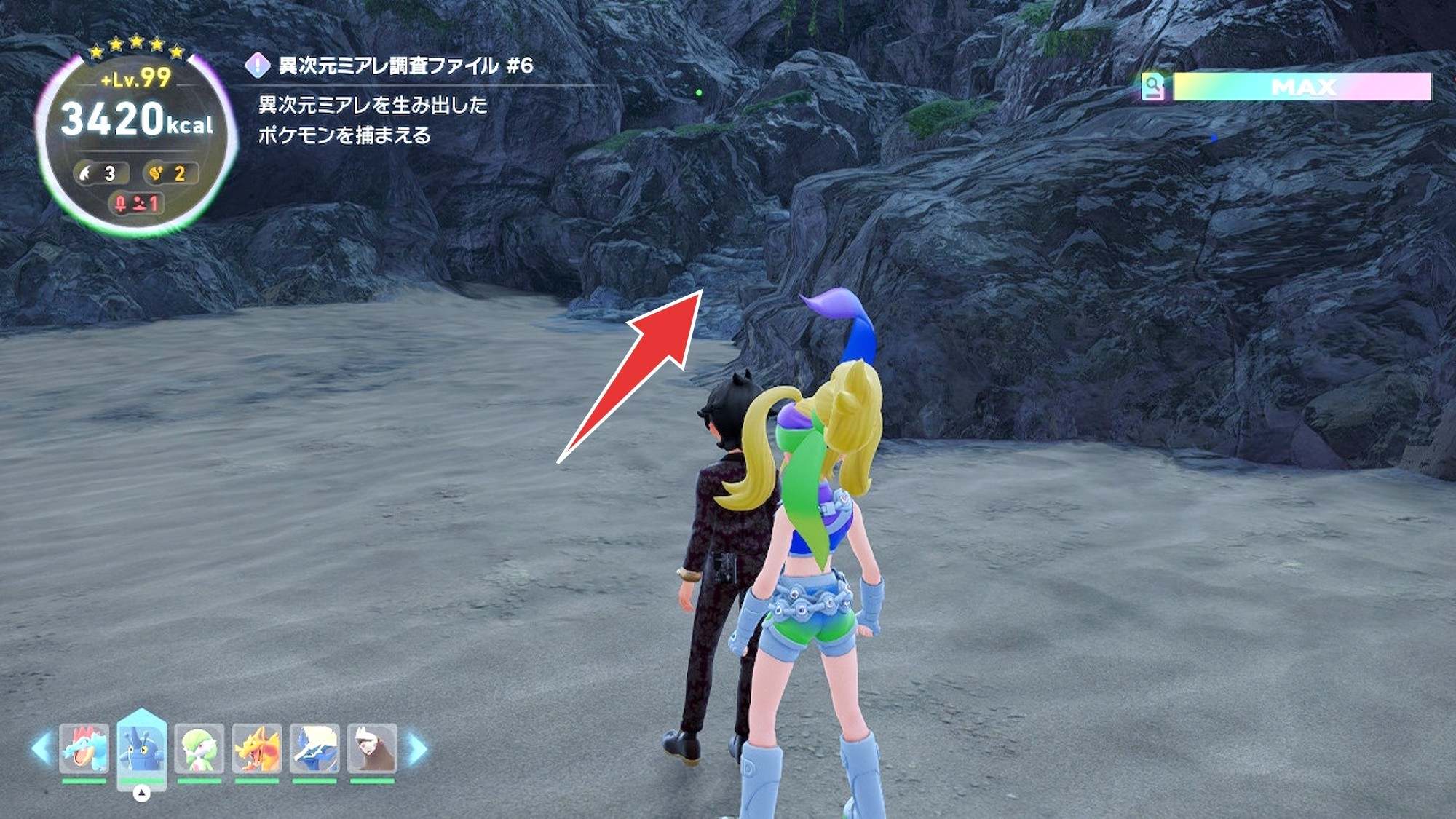Screen dimensions: 1456x819
Task: Open the 異次元ミアレ調査ファイル #6 quest tracker
Action: click(x=405, y=66)
